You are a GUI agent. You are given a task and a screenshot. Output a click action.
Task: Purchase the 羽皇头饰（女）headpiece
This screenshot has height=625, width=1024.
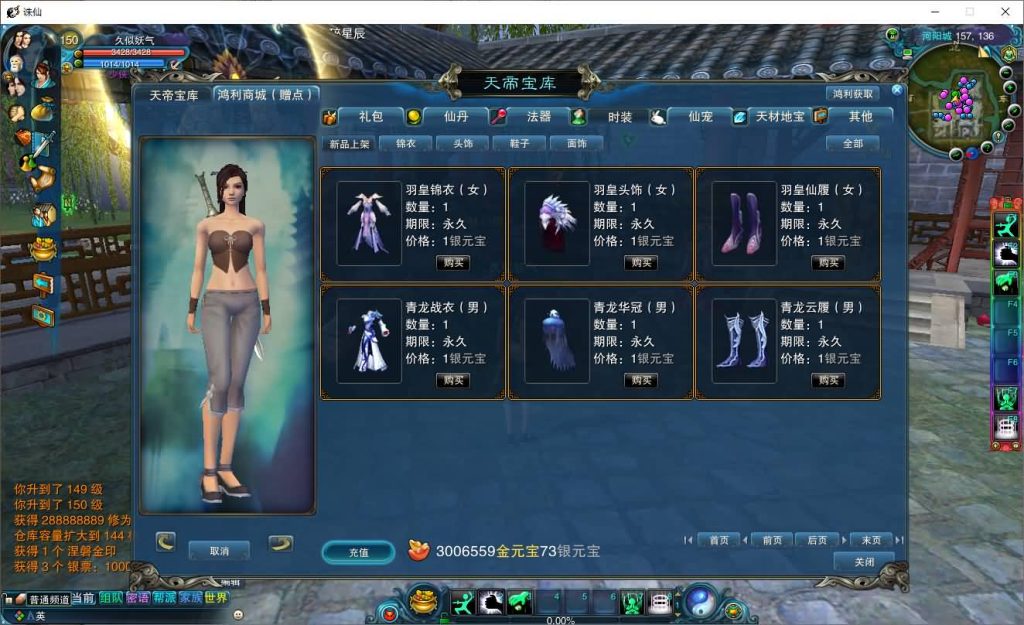[641, 263]
